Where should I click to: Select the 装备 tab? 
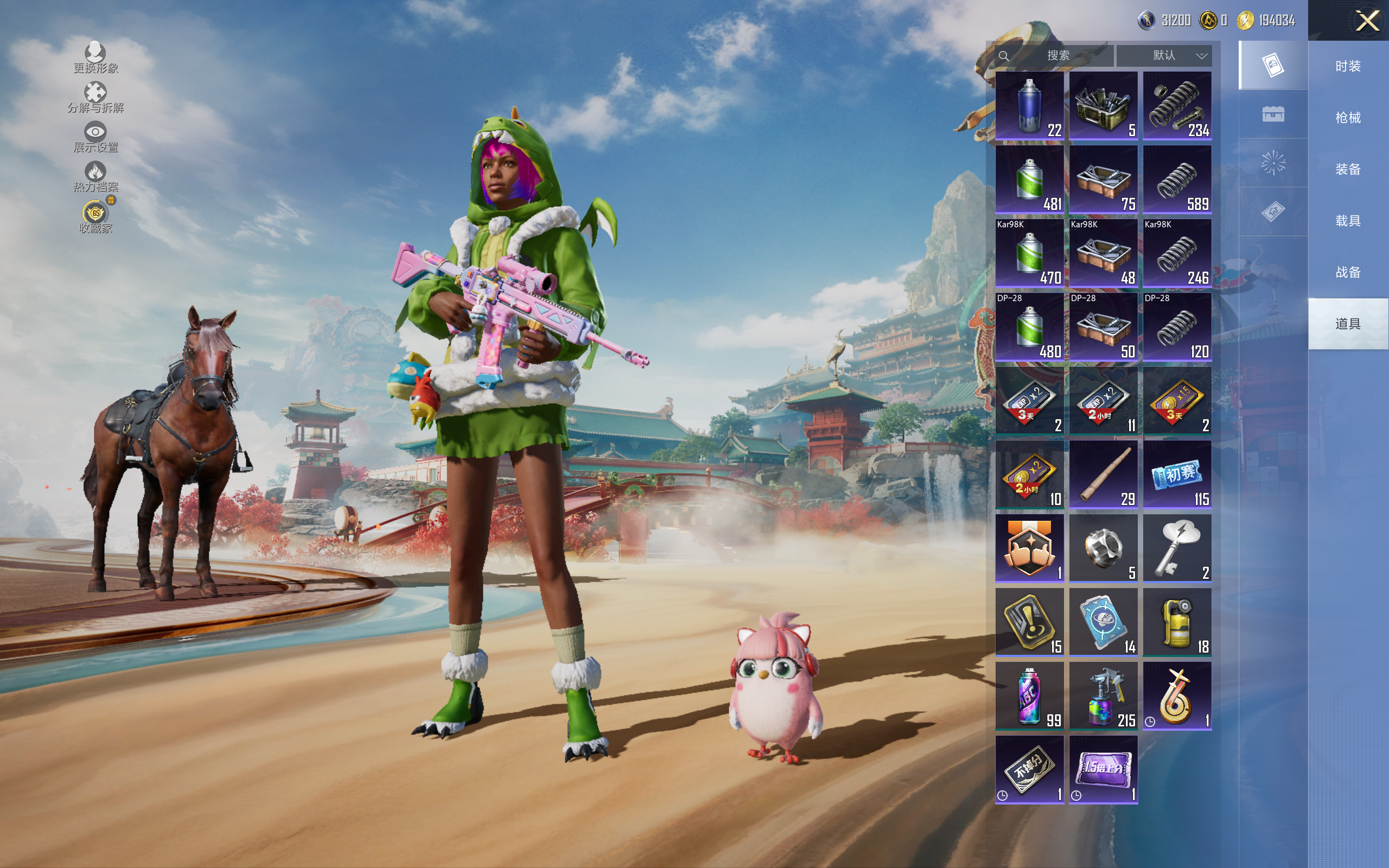pos(1347,169)
